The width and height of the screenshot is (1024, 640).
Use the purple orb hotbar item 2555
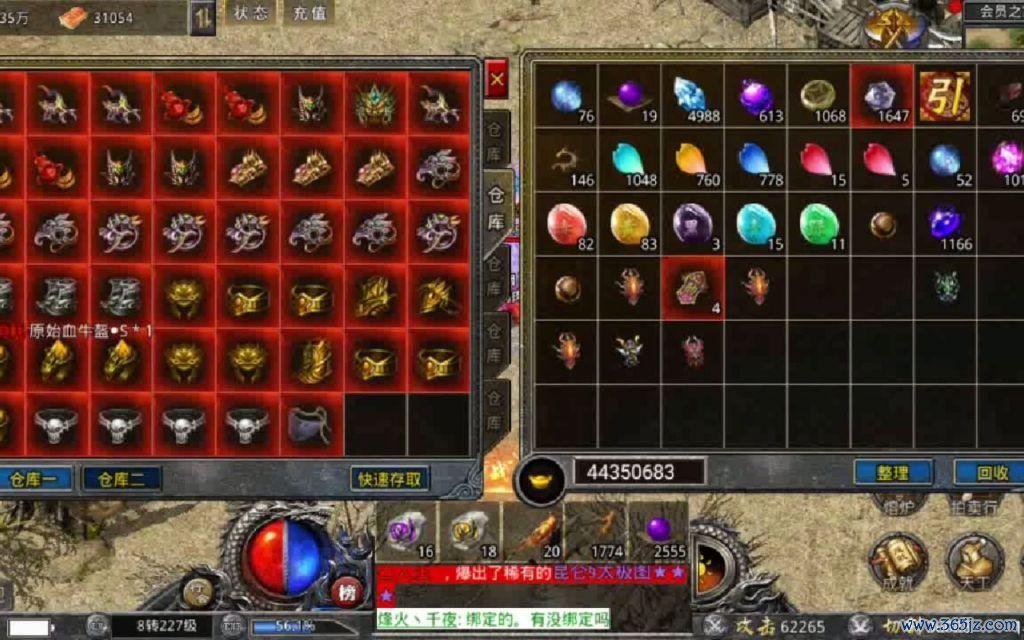[658, 530]
